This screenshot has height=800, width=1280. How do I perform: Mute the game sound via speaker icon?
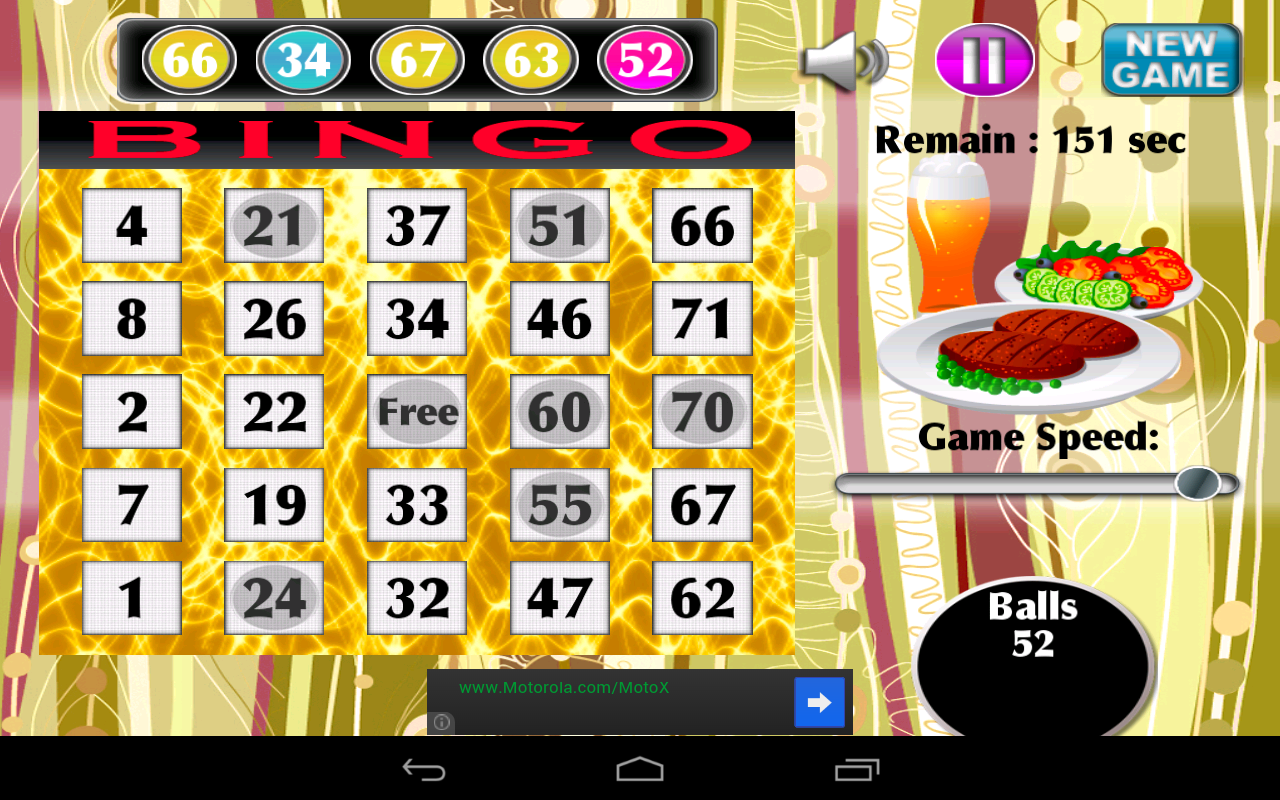(x=845, y=60)
